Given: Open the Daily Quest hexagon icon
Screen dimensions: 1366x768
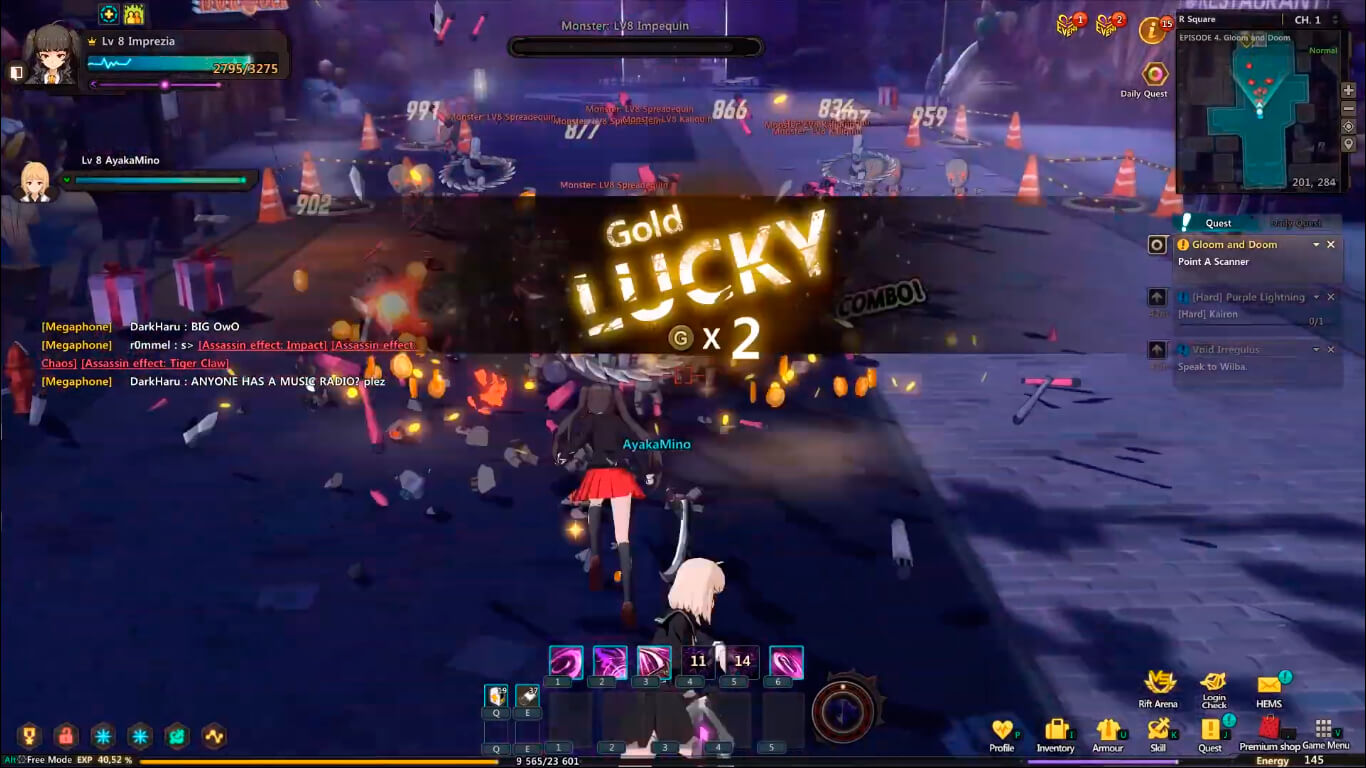Looking at the screenshot, I should click(x=1155, y=74).
